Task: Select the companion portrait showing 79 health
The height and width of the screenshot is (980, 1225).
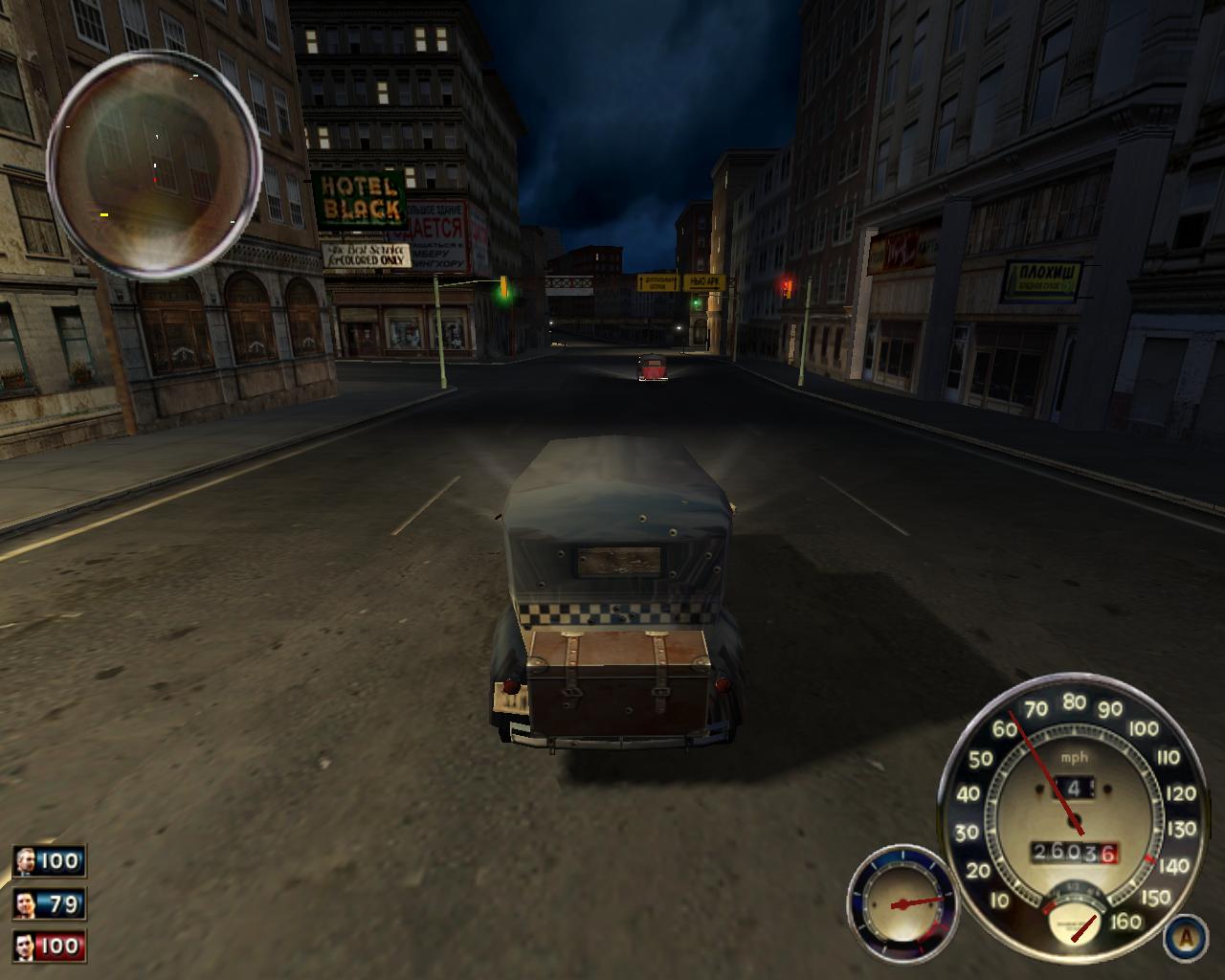Action: [26, 903]
